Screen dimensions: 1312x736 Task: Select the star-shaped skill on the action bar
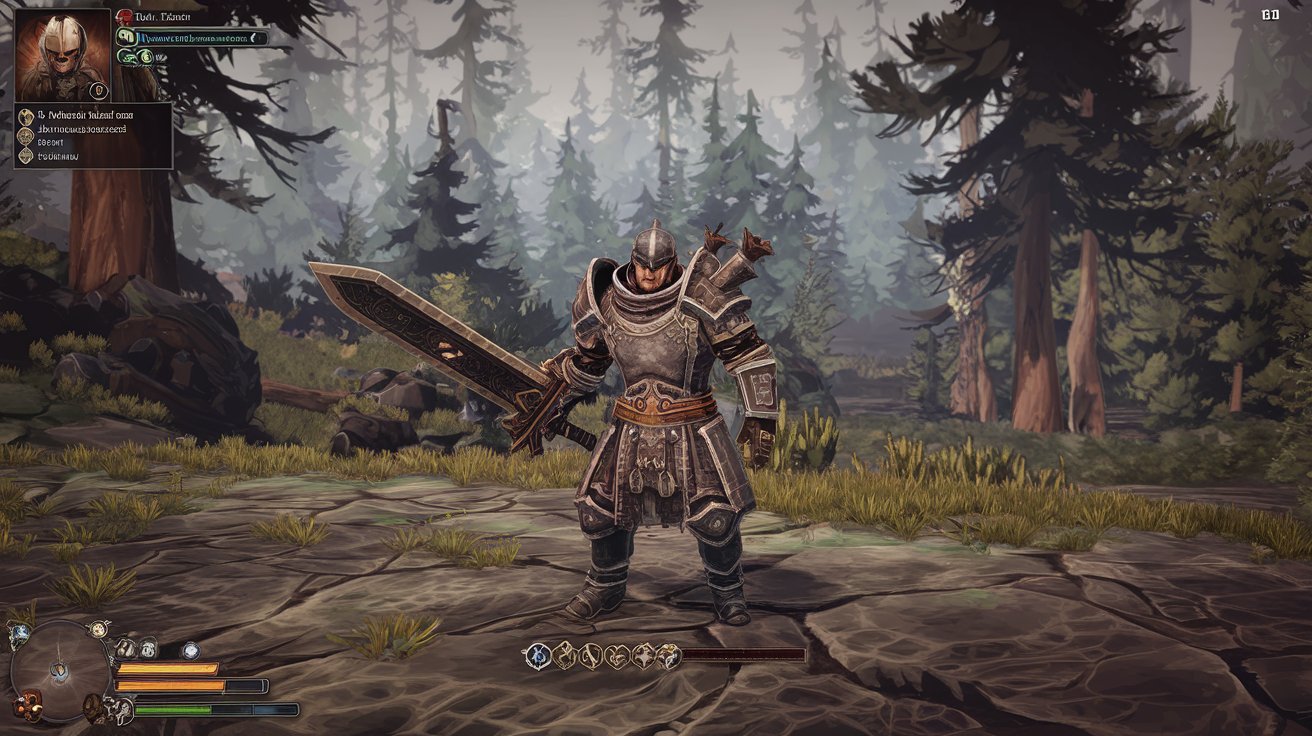(x=644, y=656)
